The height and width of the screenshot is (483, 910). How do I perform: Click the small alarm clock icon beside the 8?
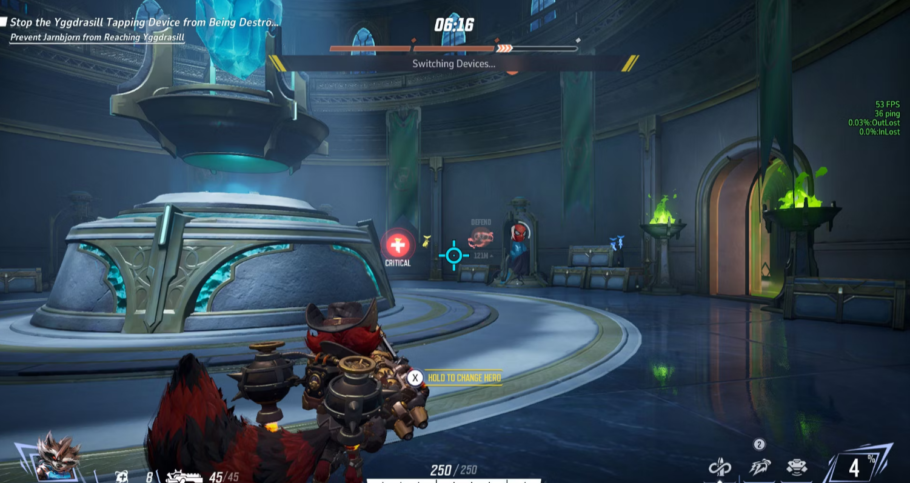121,476
